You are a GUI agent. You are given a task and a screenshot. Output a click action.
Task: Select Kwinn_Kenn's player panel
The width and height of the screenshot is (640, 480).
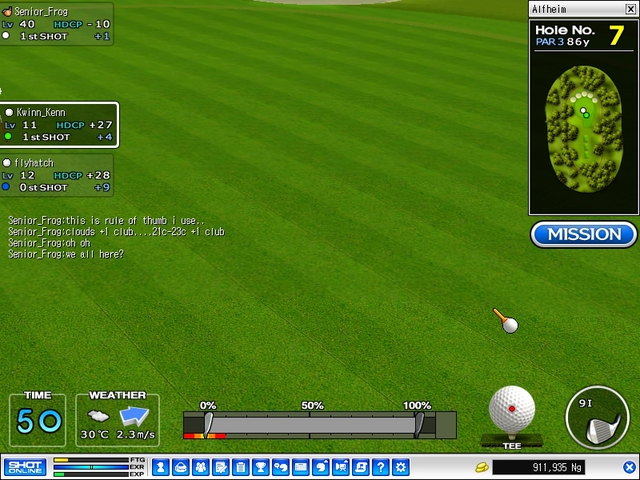(59, 124)
